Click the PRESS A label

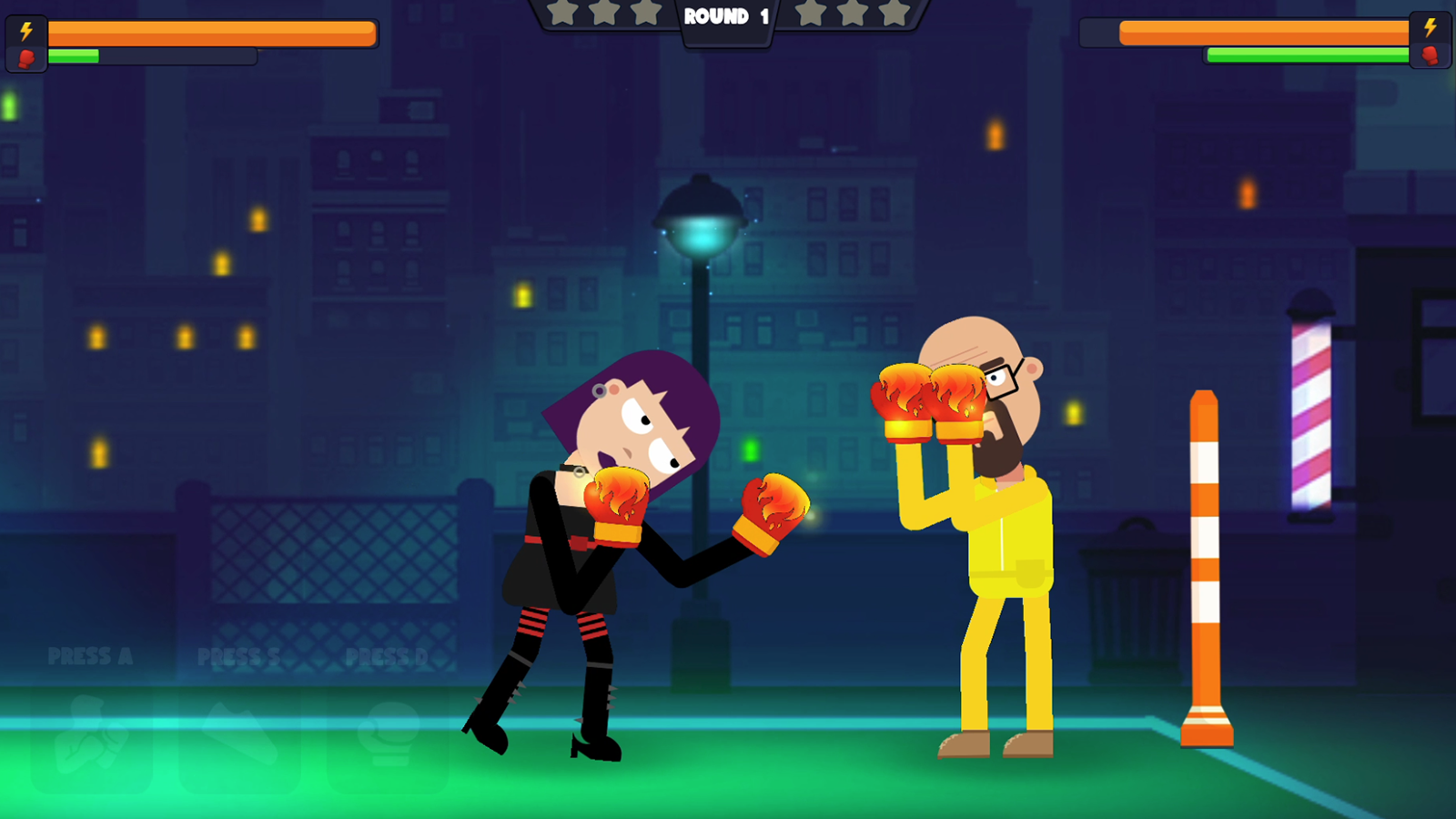(91, 656)
